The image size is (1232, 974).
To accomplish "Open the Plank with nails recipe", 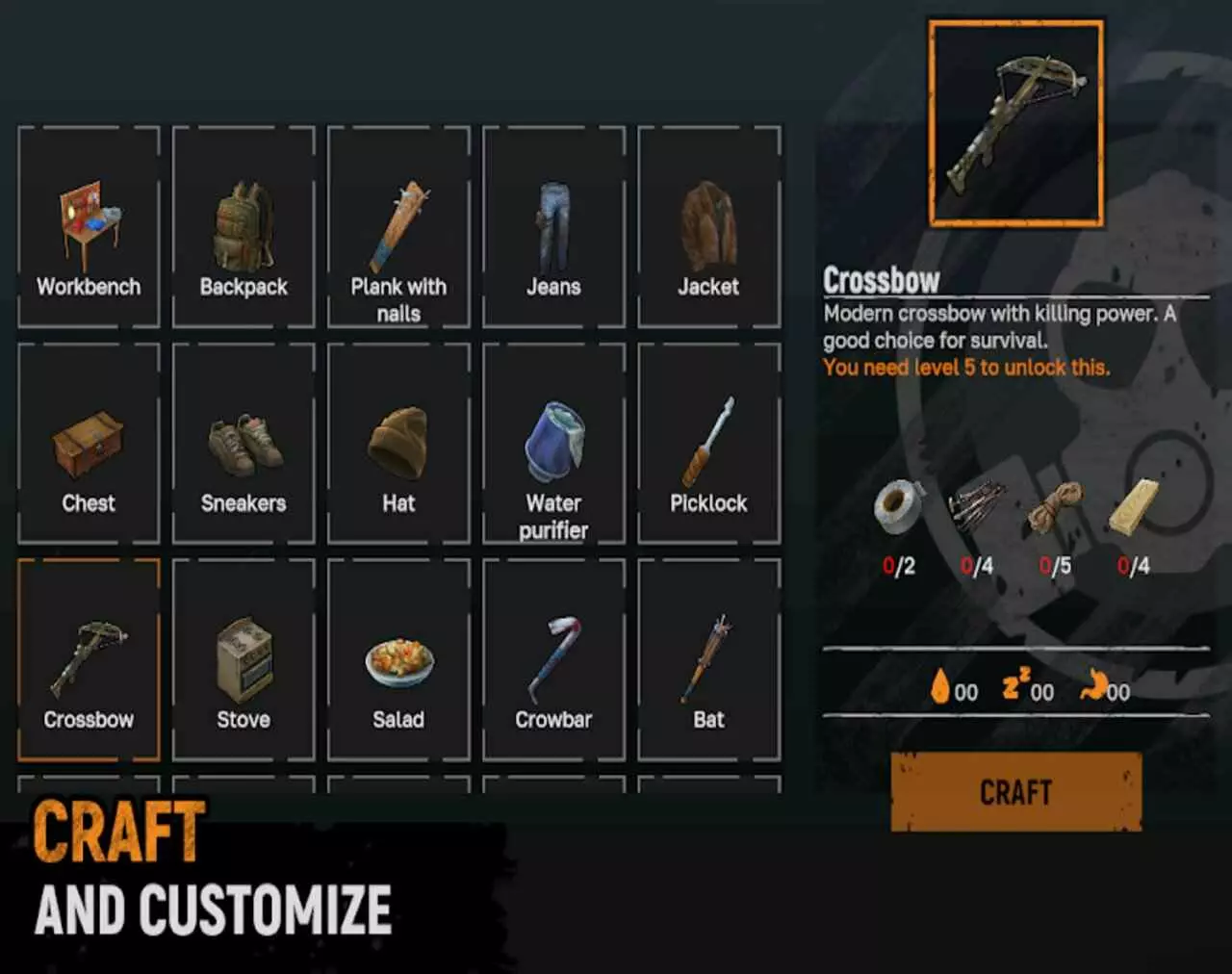I will coord(398,221).
